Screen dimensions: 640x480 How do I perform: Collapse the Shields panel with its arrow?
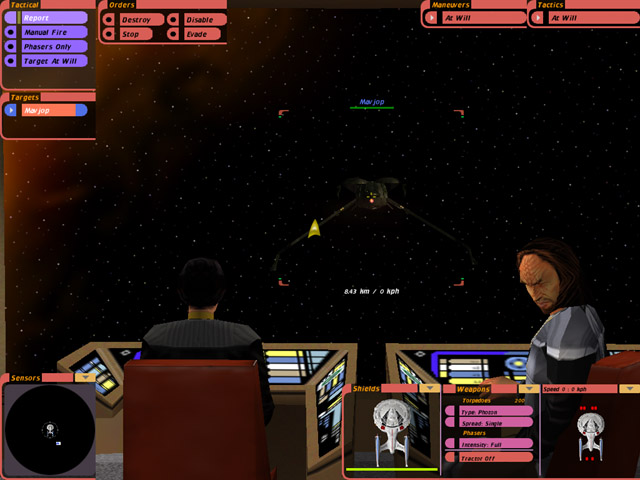430,388
